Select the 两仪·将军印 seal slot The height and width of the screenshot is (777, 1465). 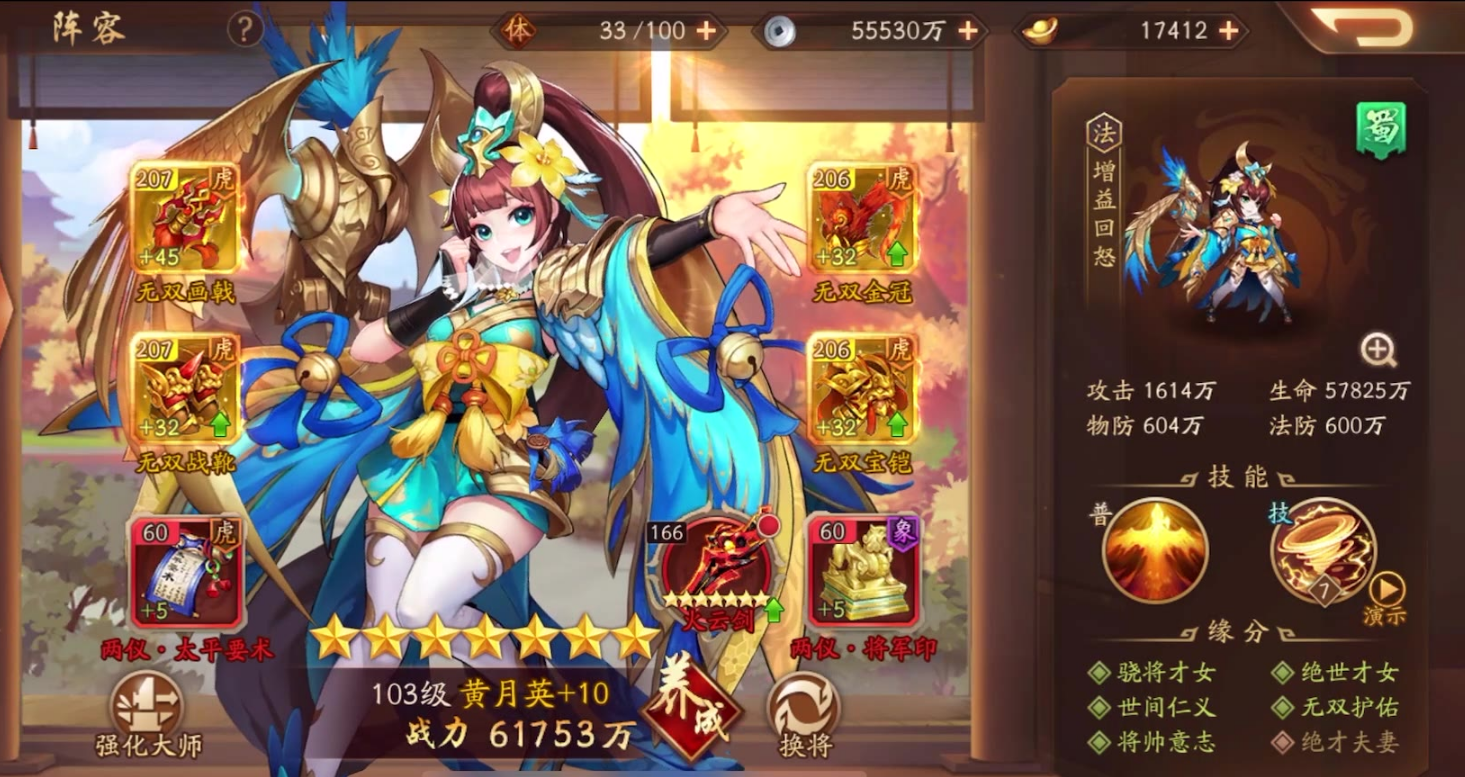click(860, 570)
